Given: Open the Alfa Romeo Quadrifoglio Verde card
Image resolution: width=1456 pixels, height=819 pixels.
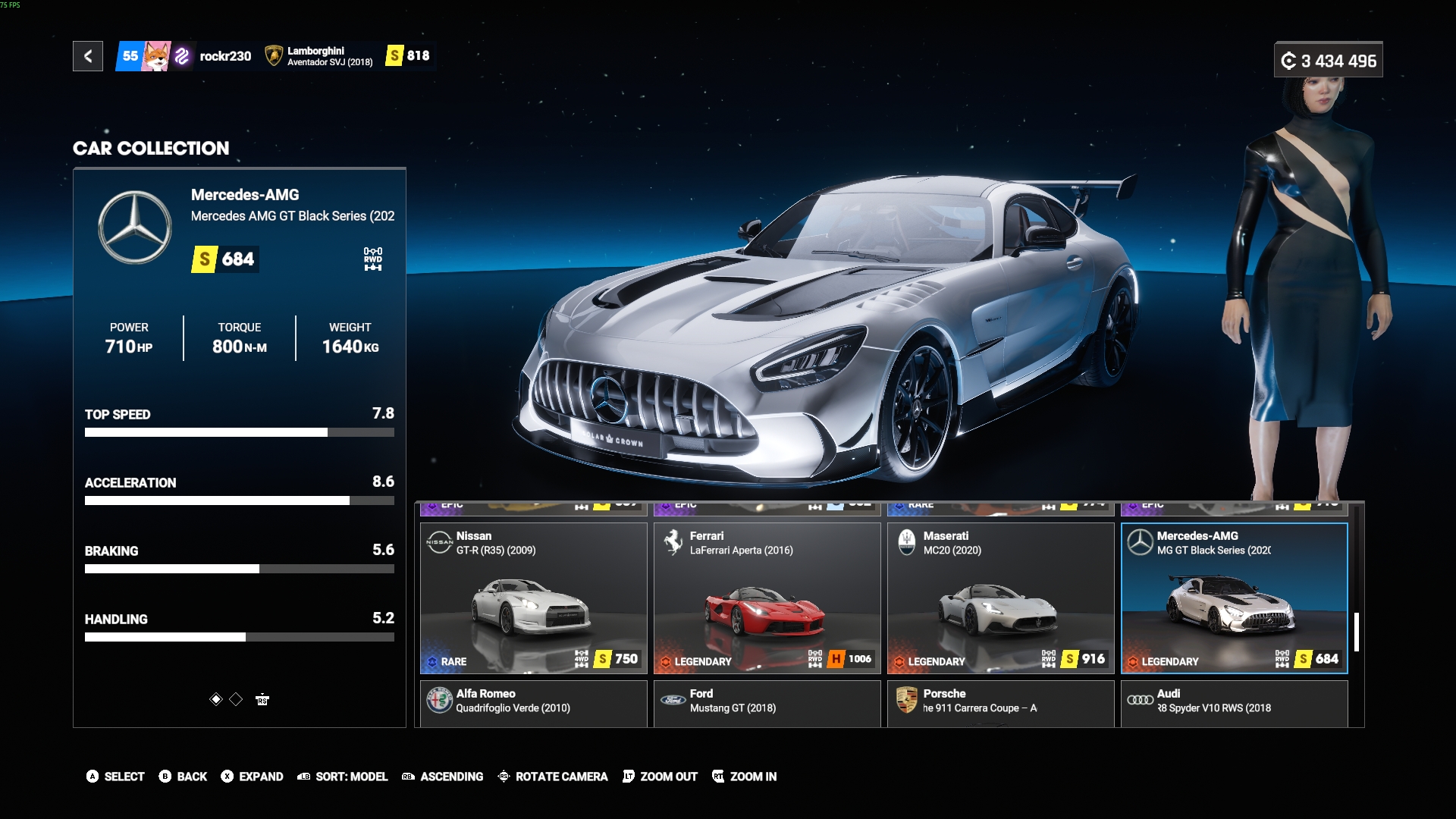Looking at the screenshot, I should pyautogui.click(x=534, y=703).
